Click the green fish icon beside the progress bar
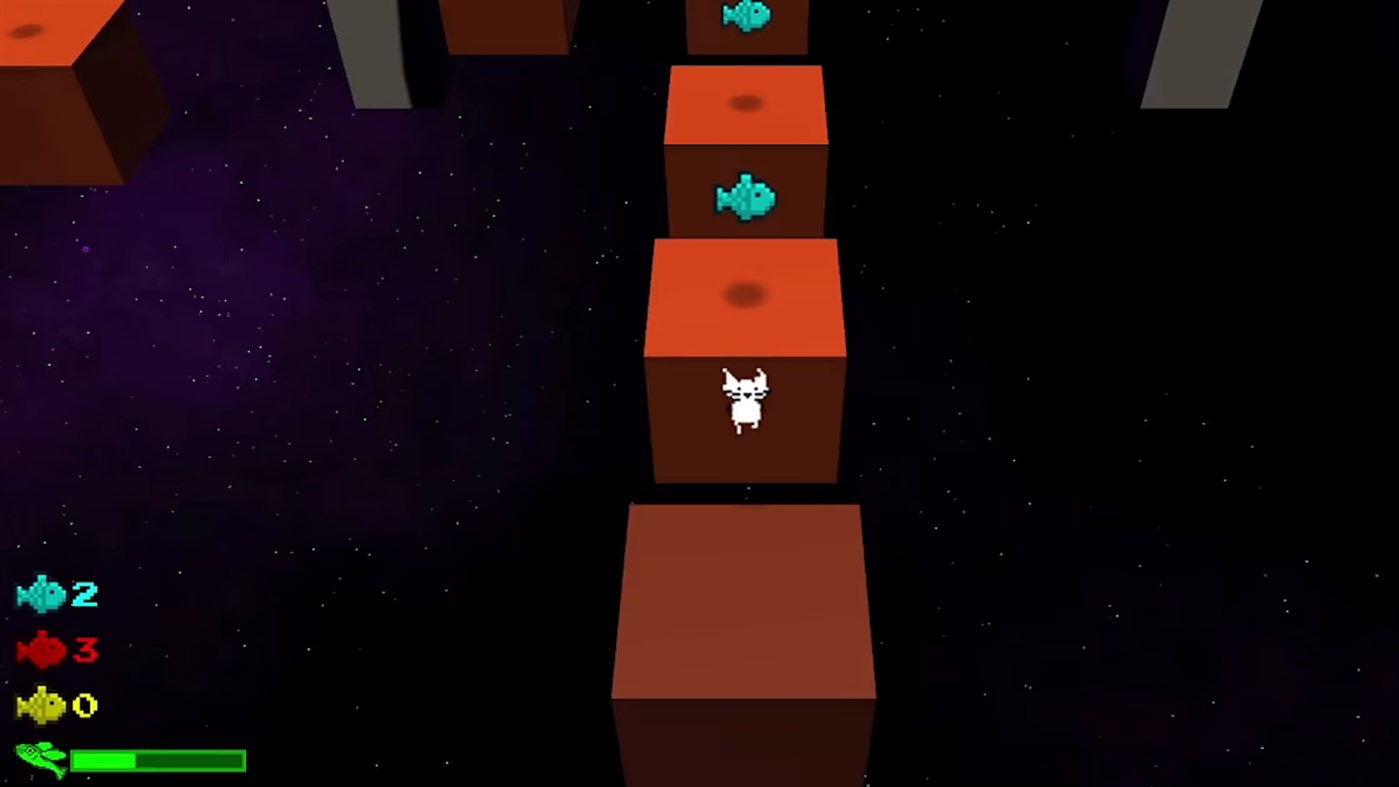 coord(38,760)
